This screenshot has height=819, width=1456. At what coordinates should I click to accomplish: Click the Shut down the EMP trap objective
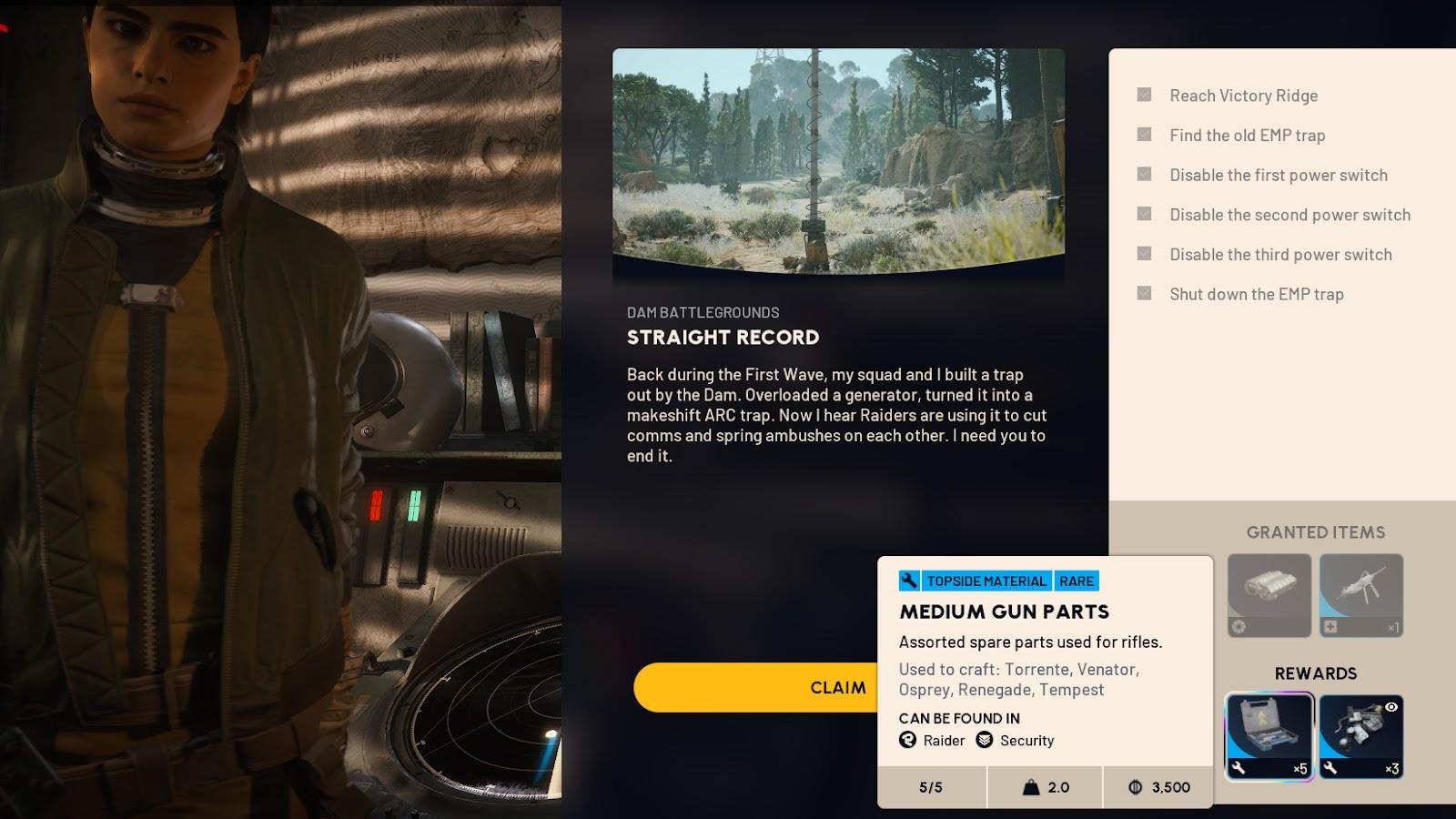[1256, 294]
